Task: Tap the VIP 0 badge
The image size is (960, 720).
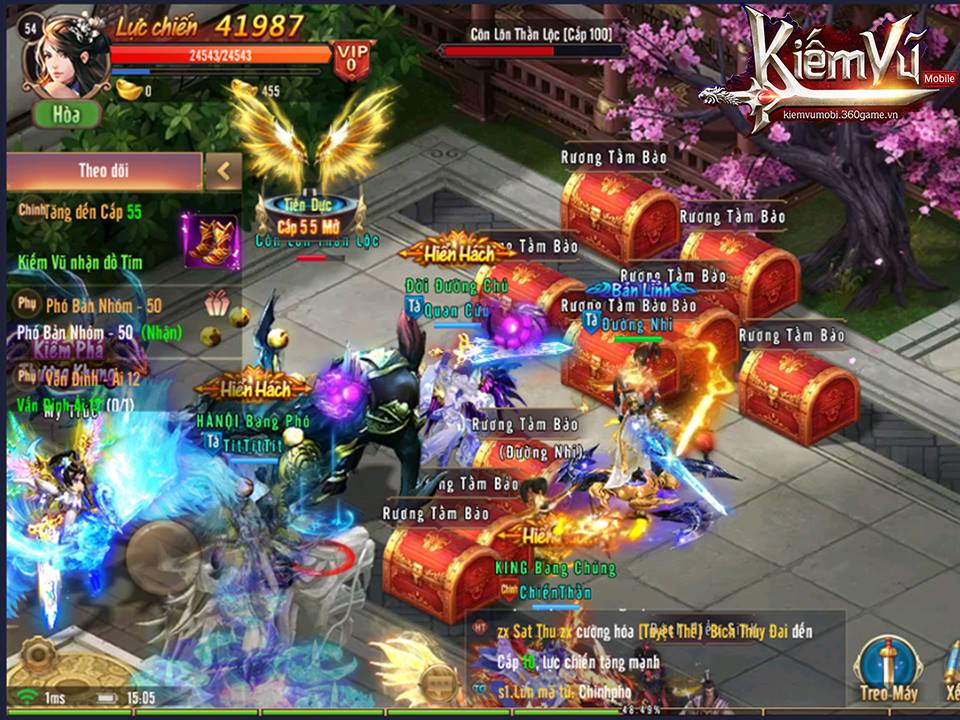Action: click(x=350, y=60)
